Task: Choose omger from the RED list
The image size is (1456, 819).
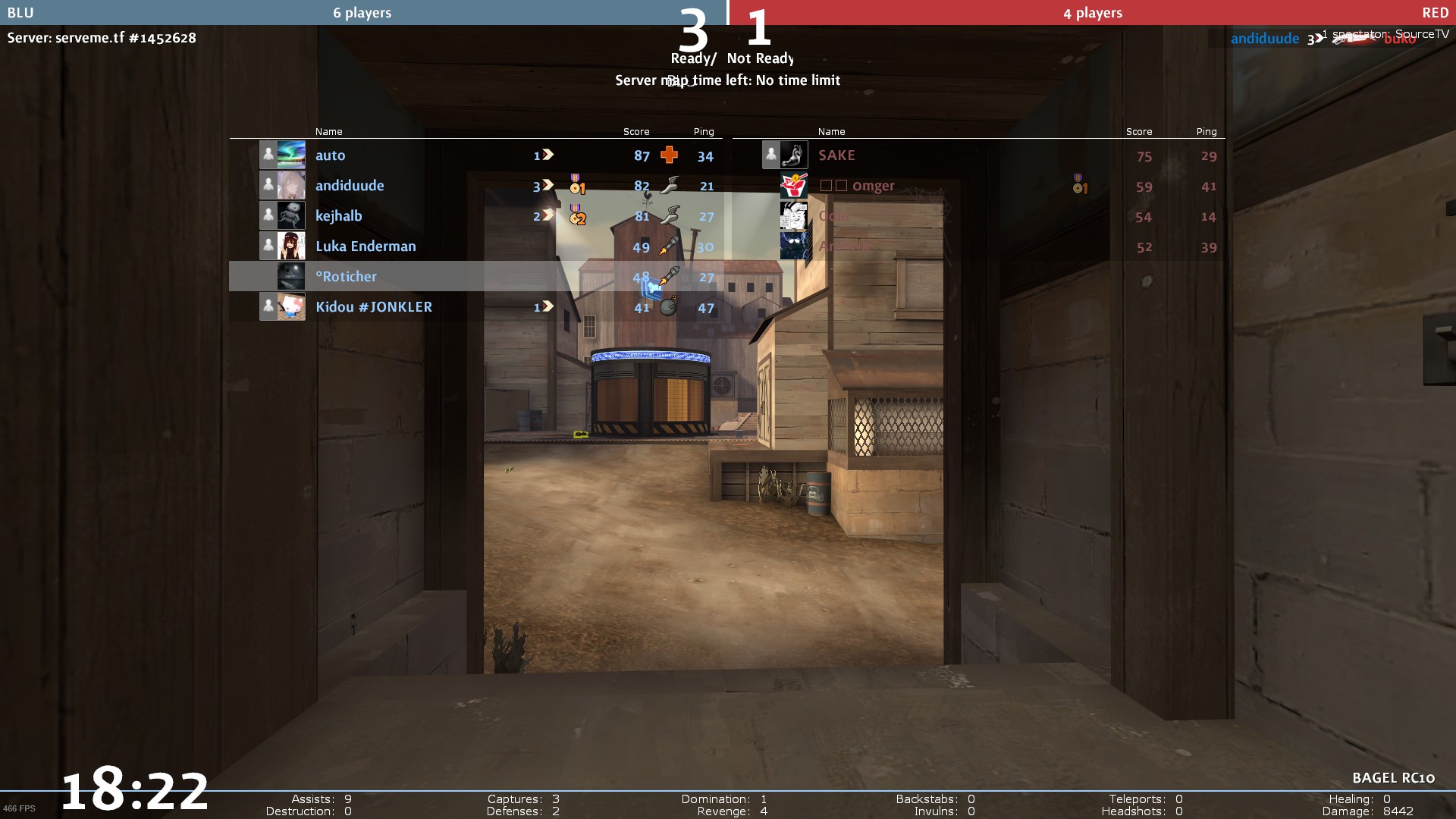Action: tap(873, 186)
